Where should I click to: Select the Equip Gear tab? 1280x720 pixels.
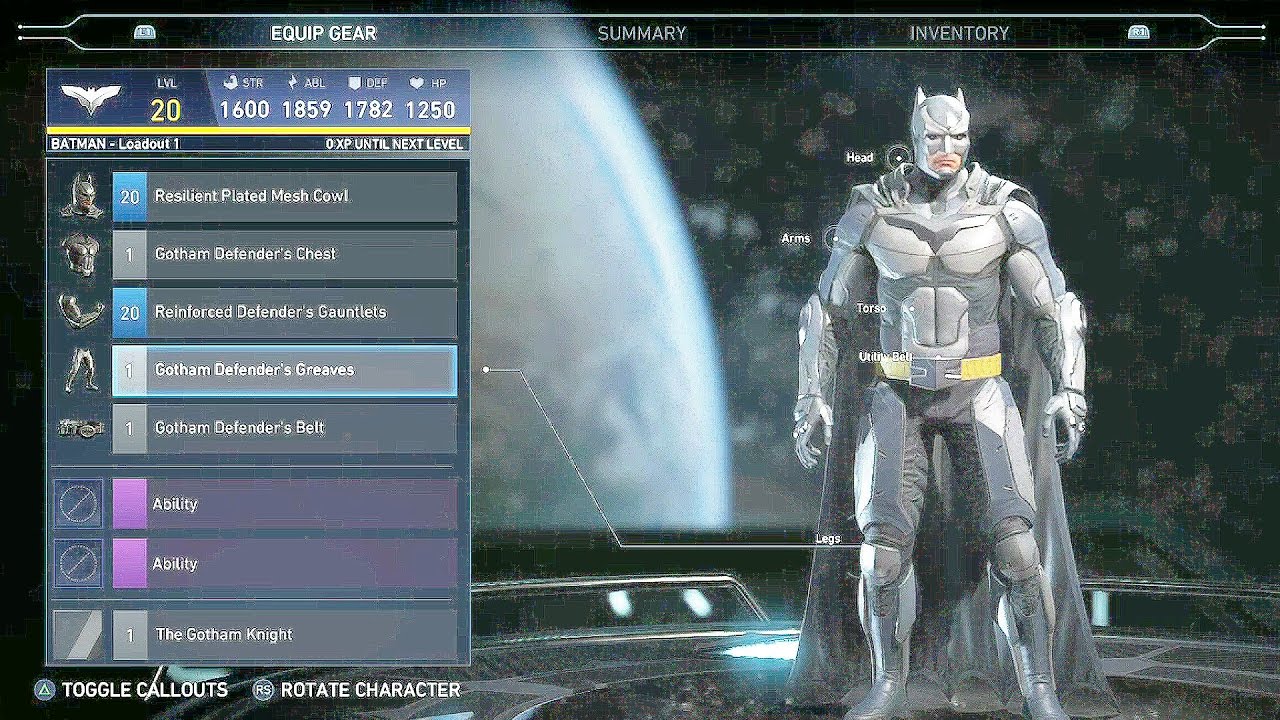tap(323, 33)
